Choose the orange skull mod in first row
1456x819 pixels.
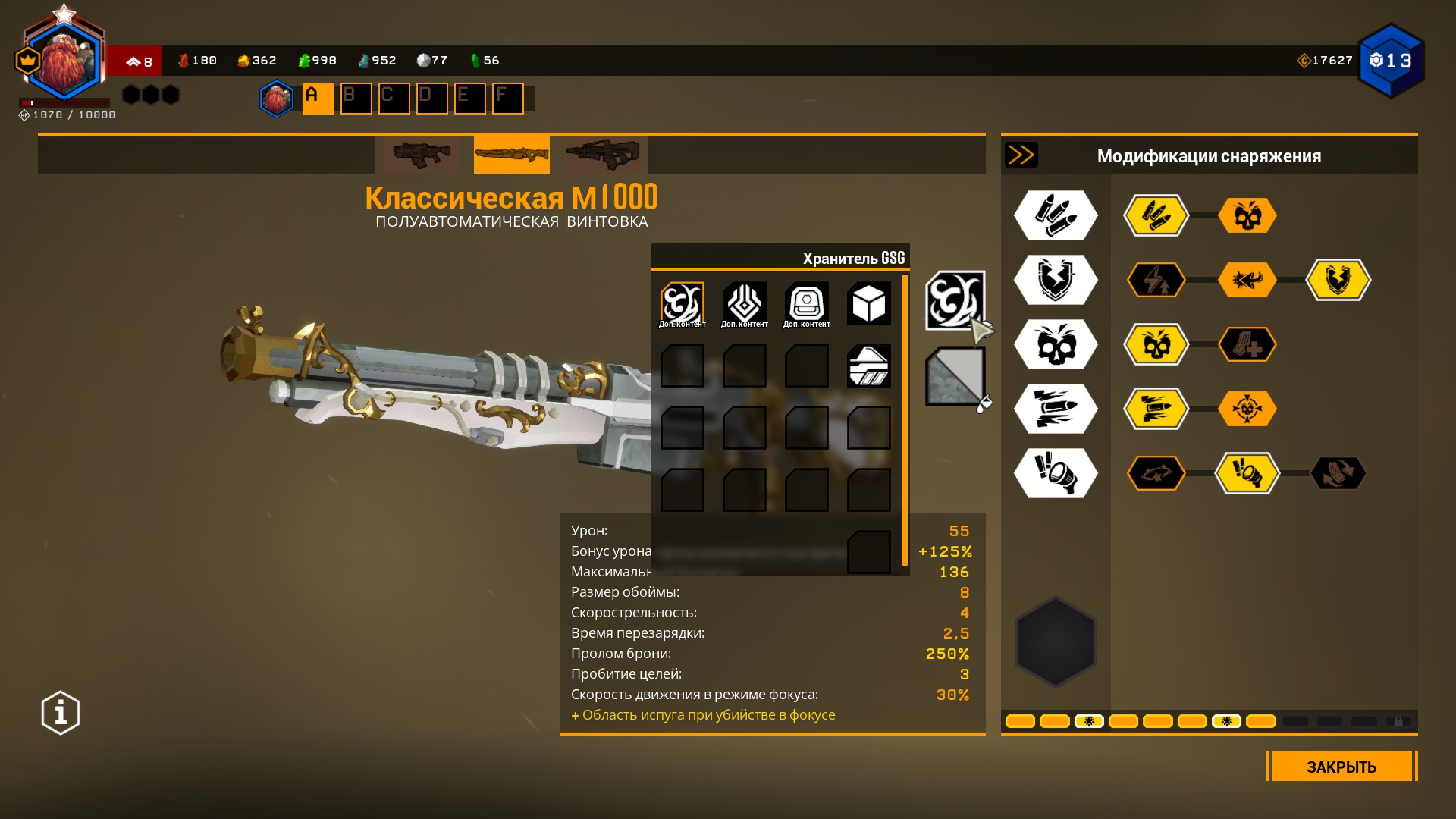1247,215
